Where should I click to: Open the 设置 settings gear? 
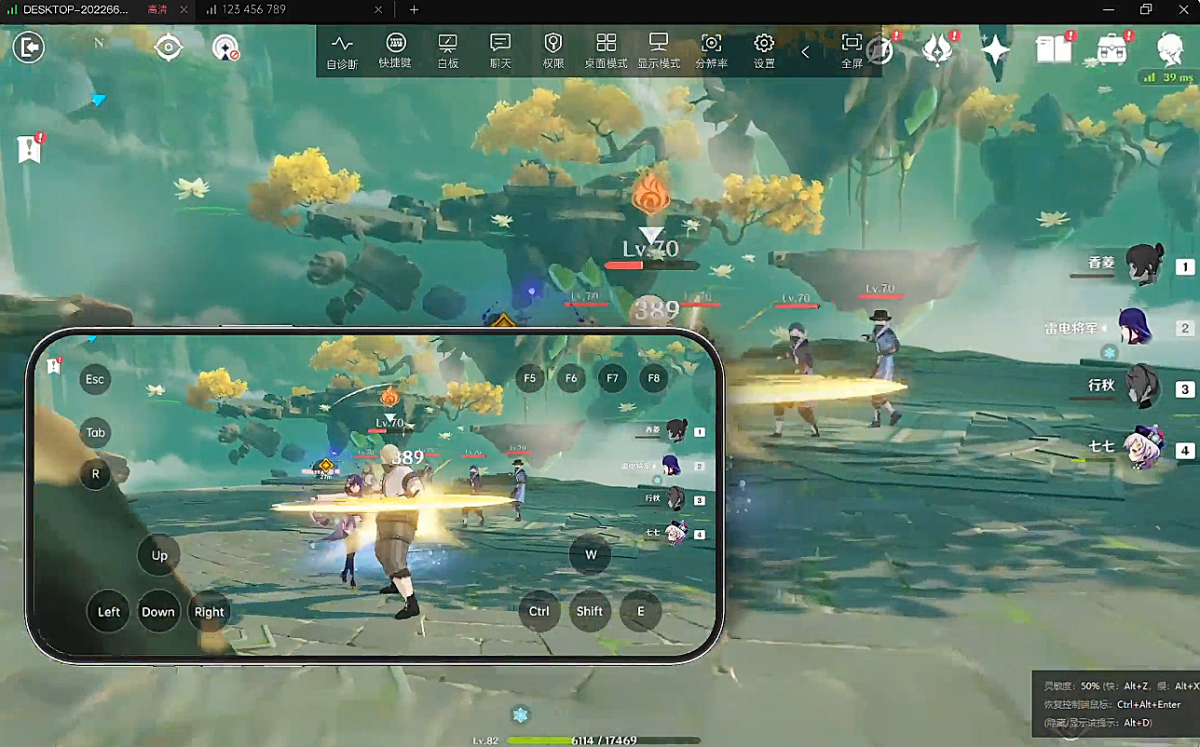click(x=764, y=51)
